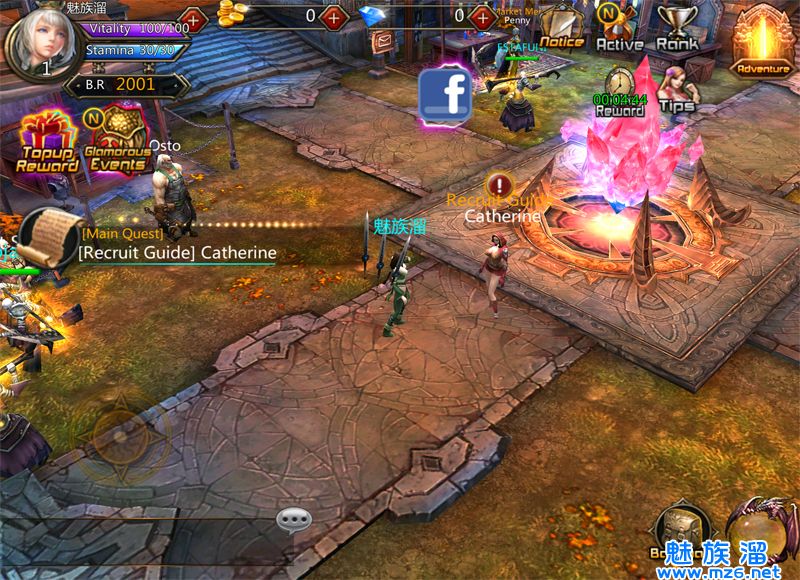800x580 pixels.
Task: Buy more gold coins with plus button
Action: tap(335, 17)
